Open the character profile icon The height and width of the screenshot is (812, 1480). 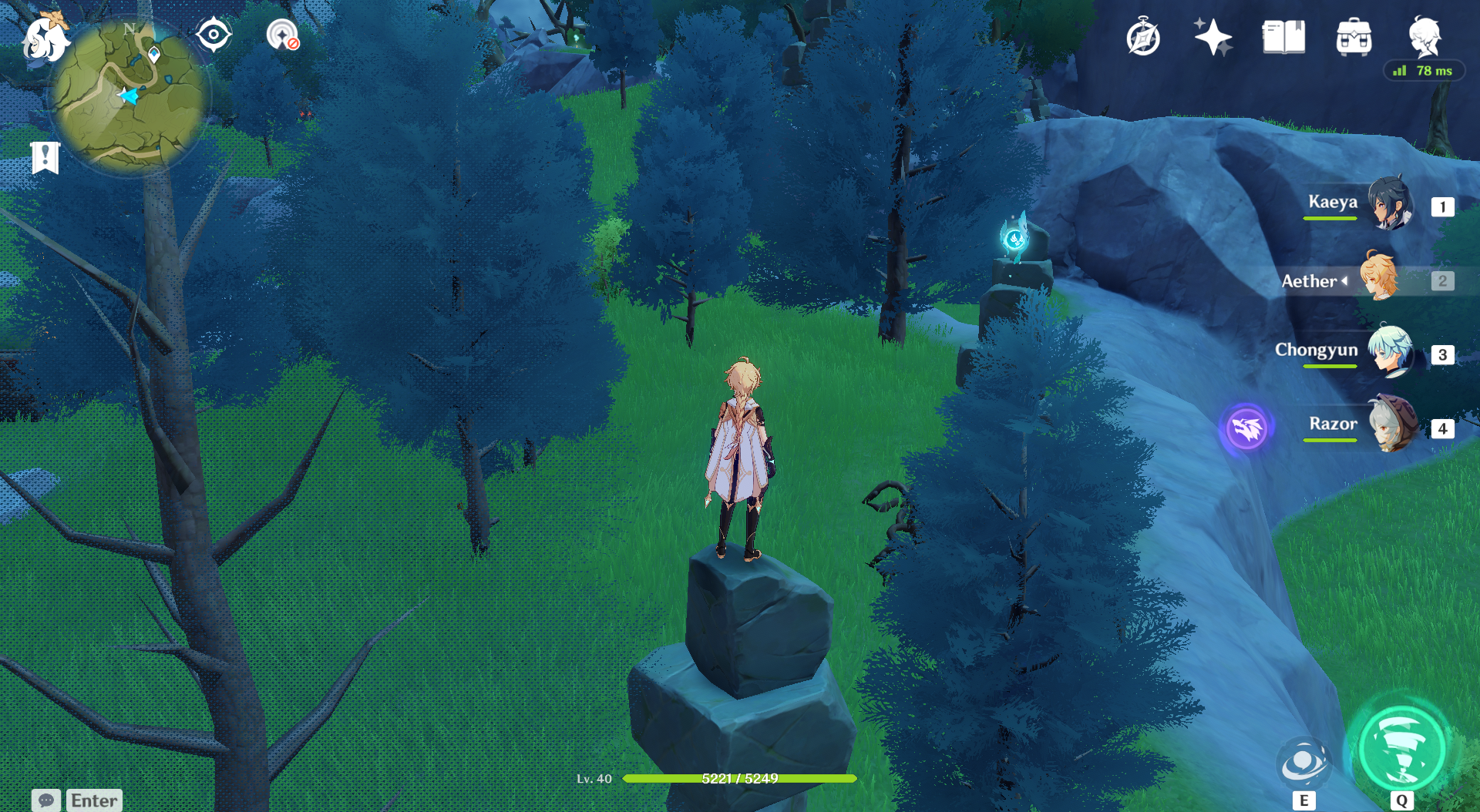point(1424,35)
